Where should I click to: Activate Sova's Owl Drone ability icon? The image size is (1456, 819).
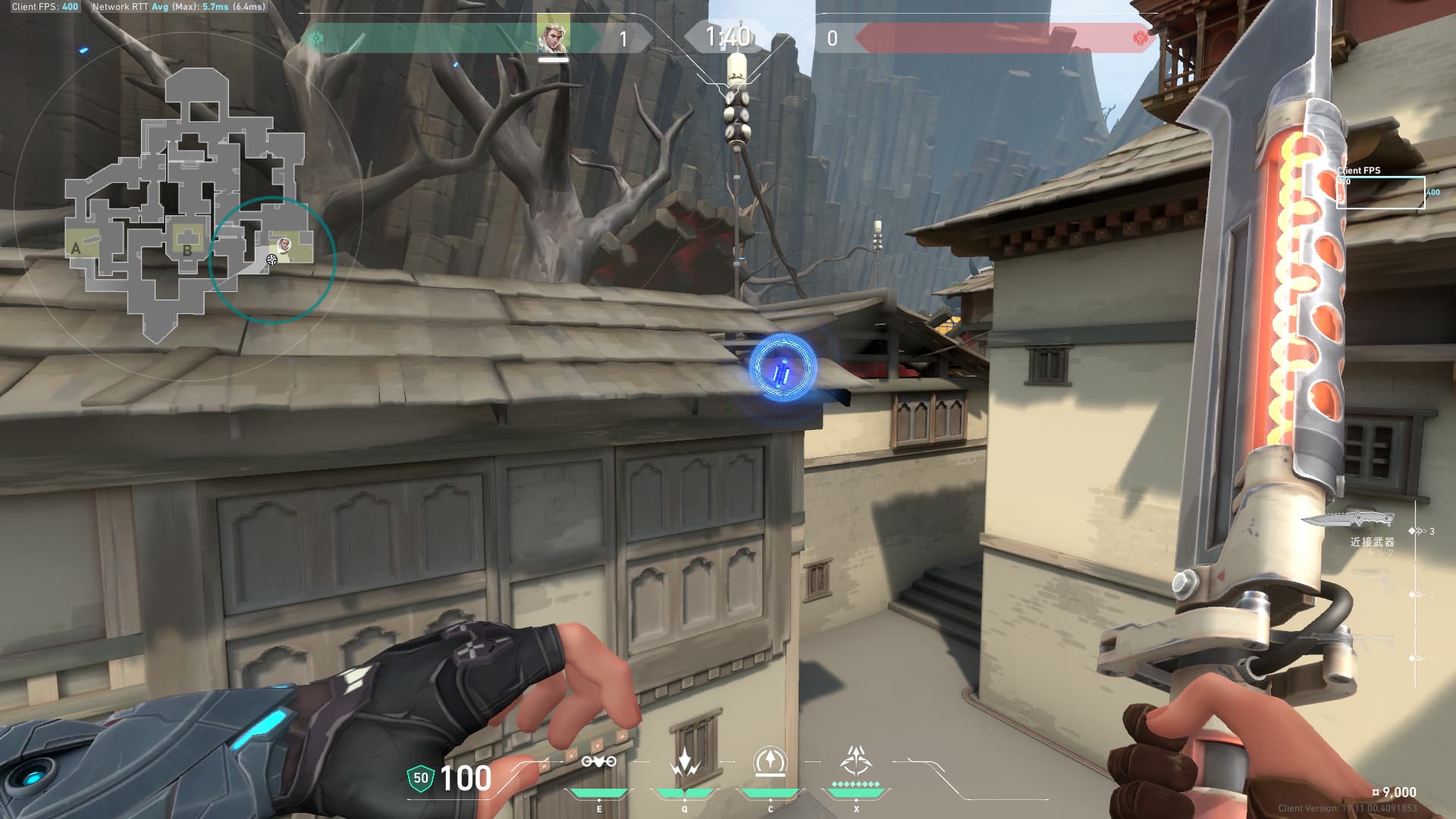click(770, 762)
